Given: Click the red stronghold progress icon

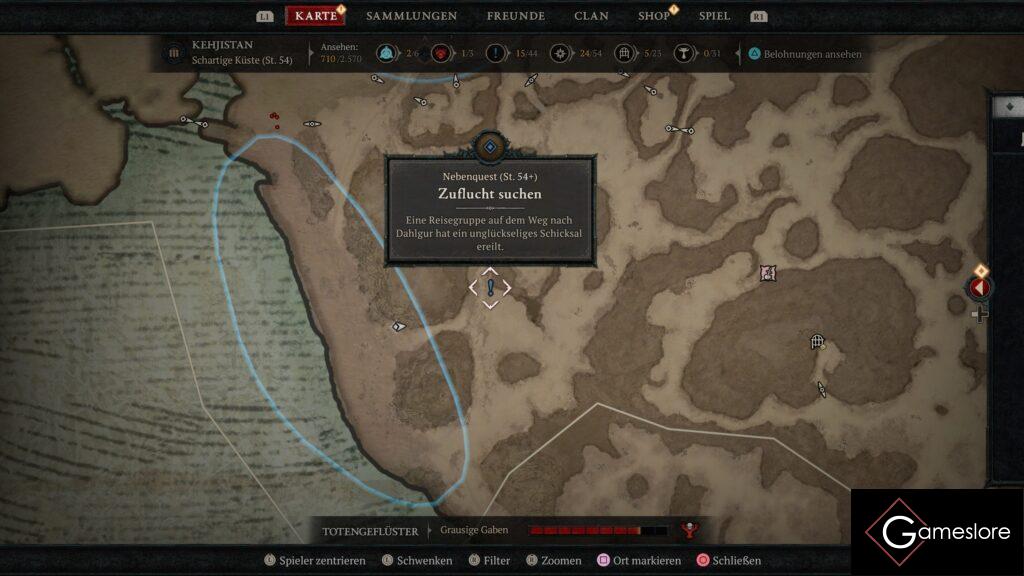Looking at the screenshot, I should tap(440, 53).
